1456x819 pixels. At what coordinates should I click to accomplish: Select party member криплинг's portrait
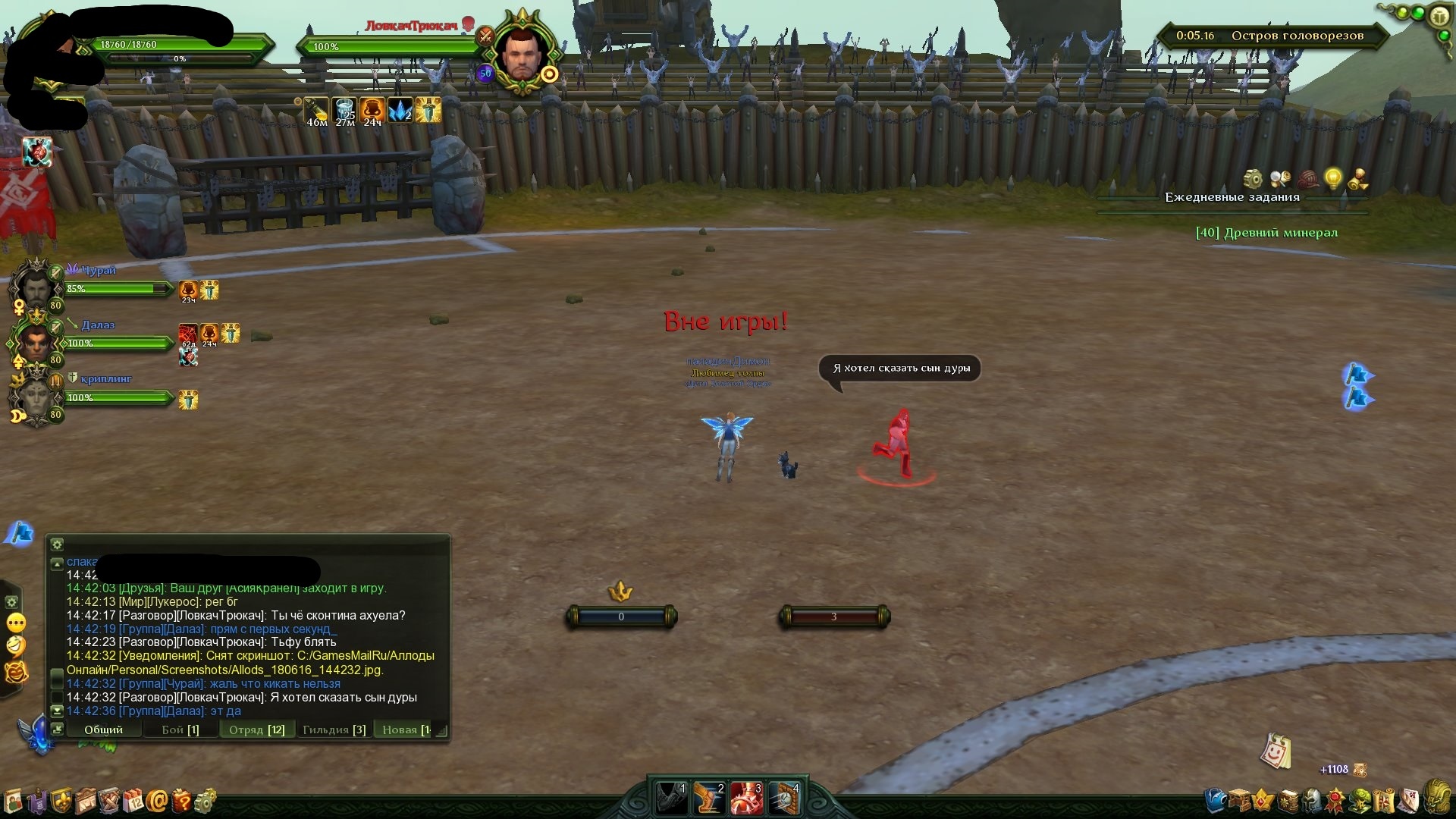(35, 397)
